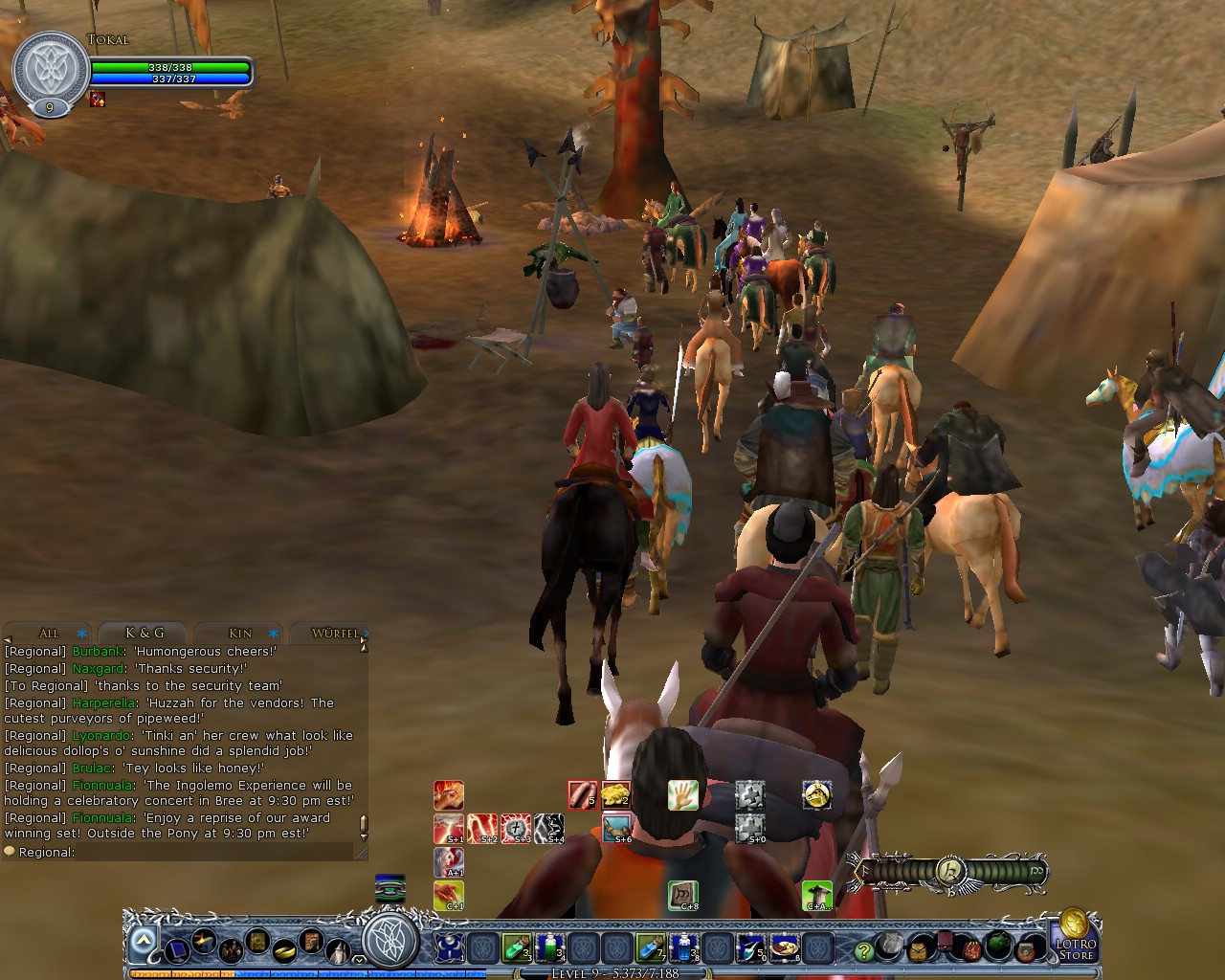1225x980 pixels.
Task: Select the golden horse mount icon
Action: point(816,794)
